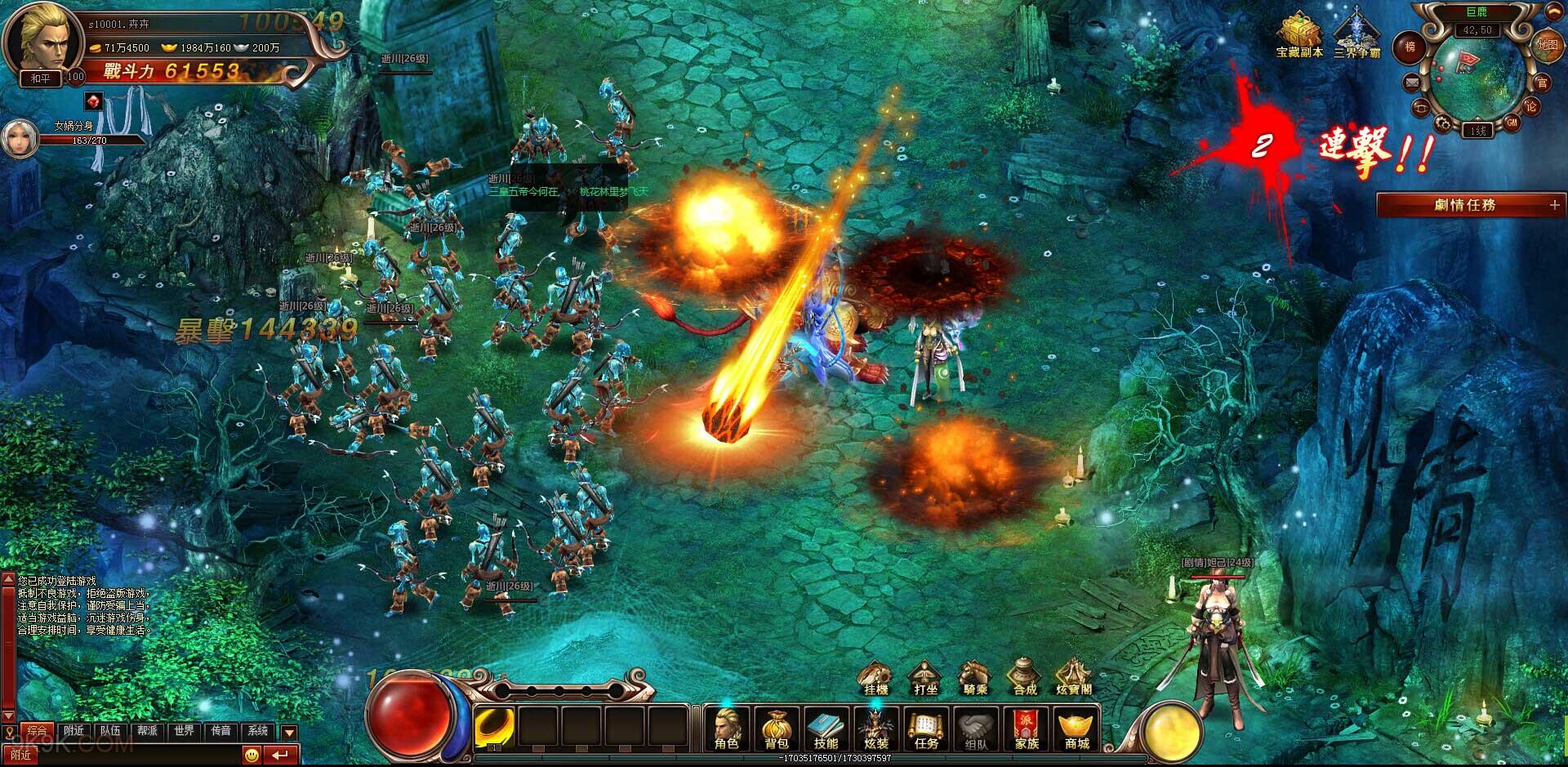Open the 地图 world map button
Screen dimensions: 1568x767
1548,45
